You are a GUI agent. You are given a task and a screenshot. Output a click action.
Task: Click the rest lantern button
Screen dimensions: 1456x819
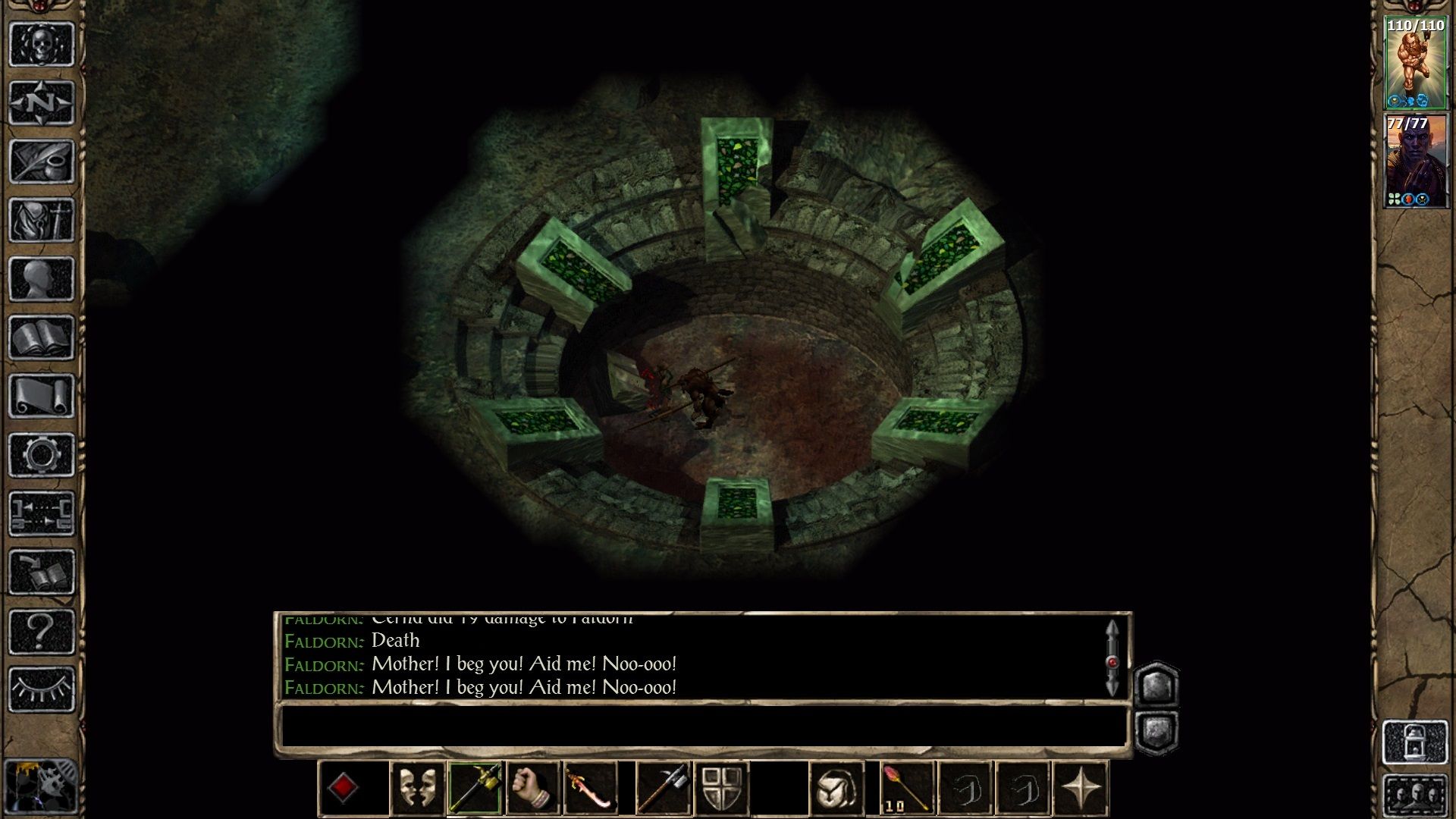point(1415,742)
